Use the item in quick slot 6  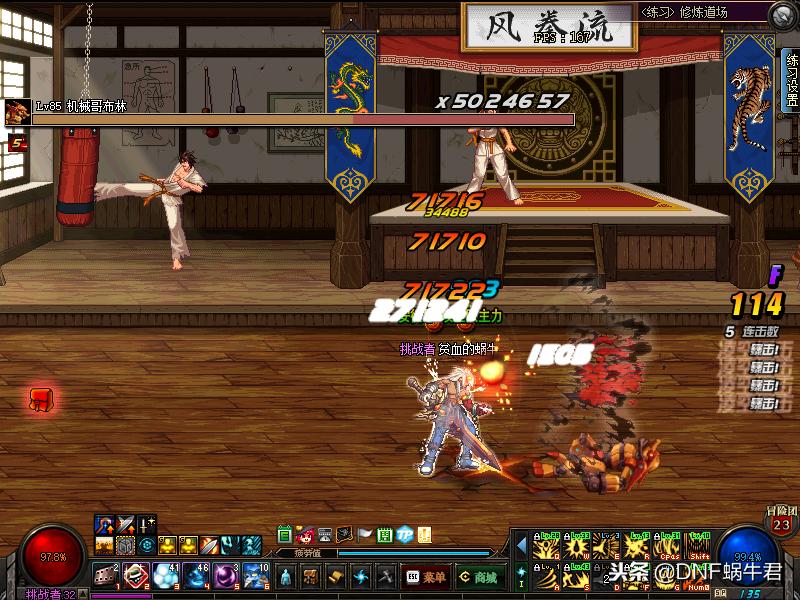click(x=256, y=575)
